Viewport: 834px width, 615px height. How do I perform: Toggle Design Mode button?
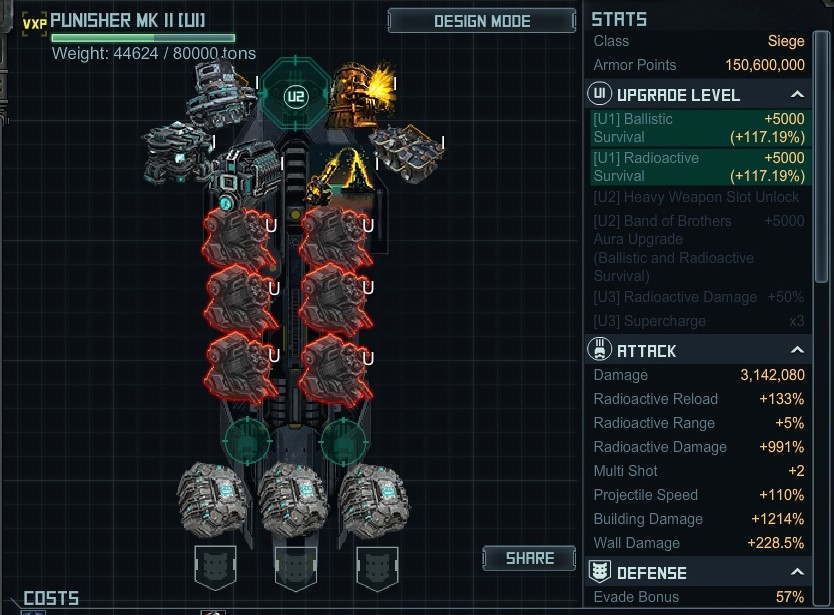pyautogui.click(x=481, y=21)
